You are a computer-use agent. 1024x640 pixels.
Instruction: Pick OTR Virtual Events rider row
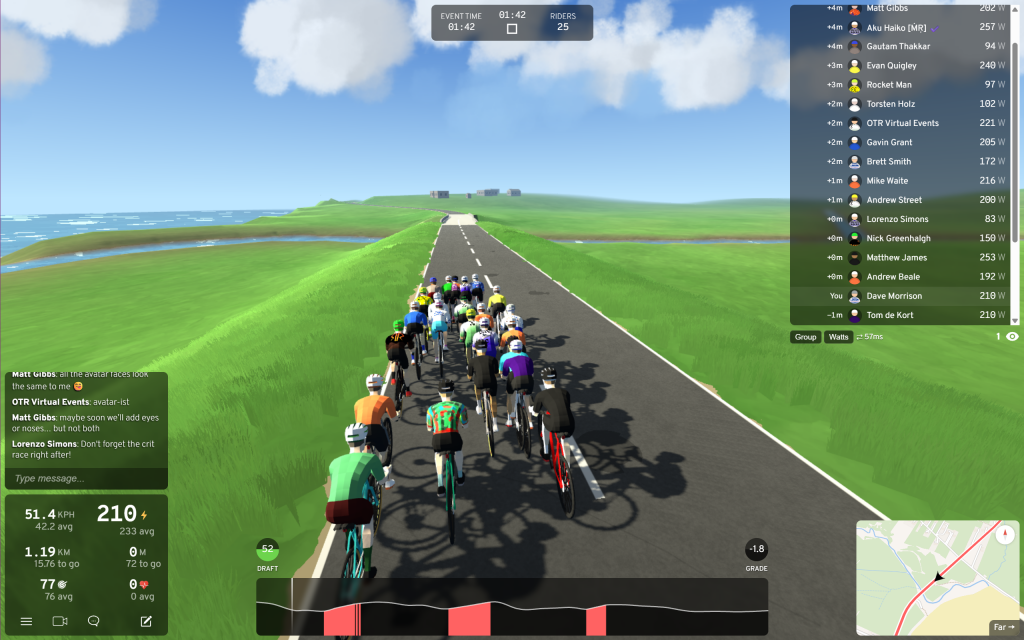tap(902, 123)
